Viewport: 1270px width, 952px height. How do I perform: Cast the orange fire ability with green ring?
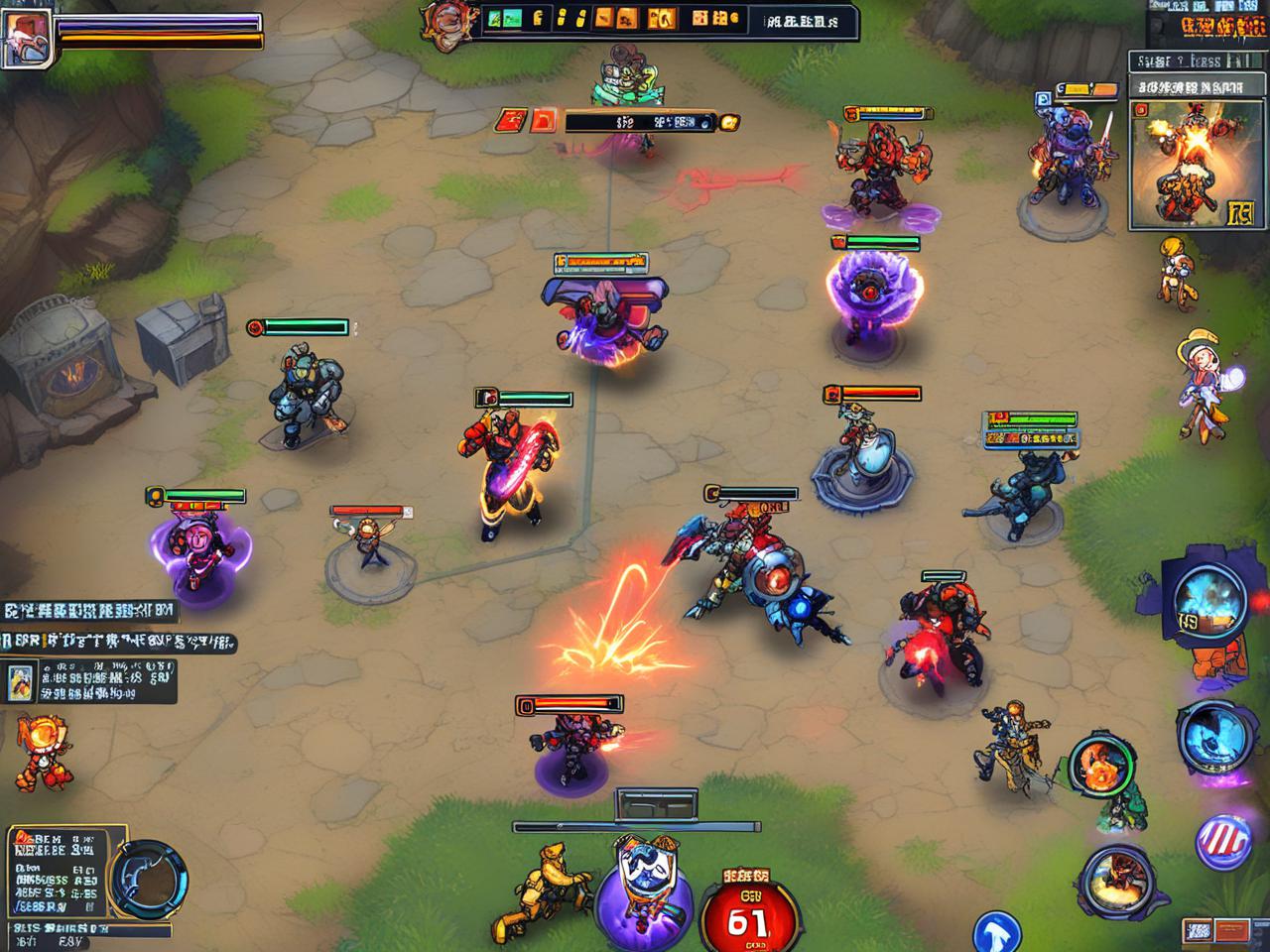coord(1101,766)
